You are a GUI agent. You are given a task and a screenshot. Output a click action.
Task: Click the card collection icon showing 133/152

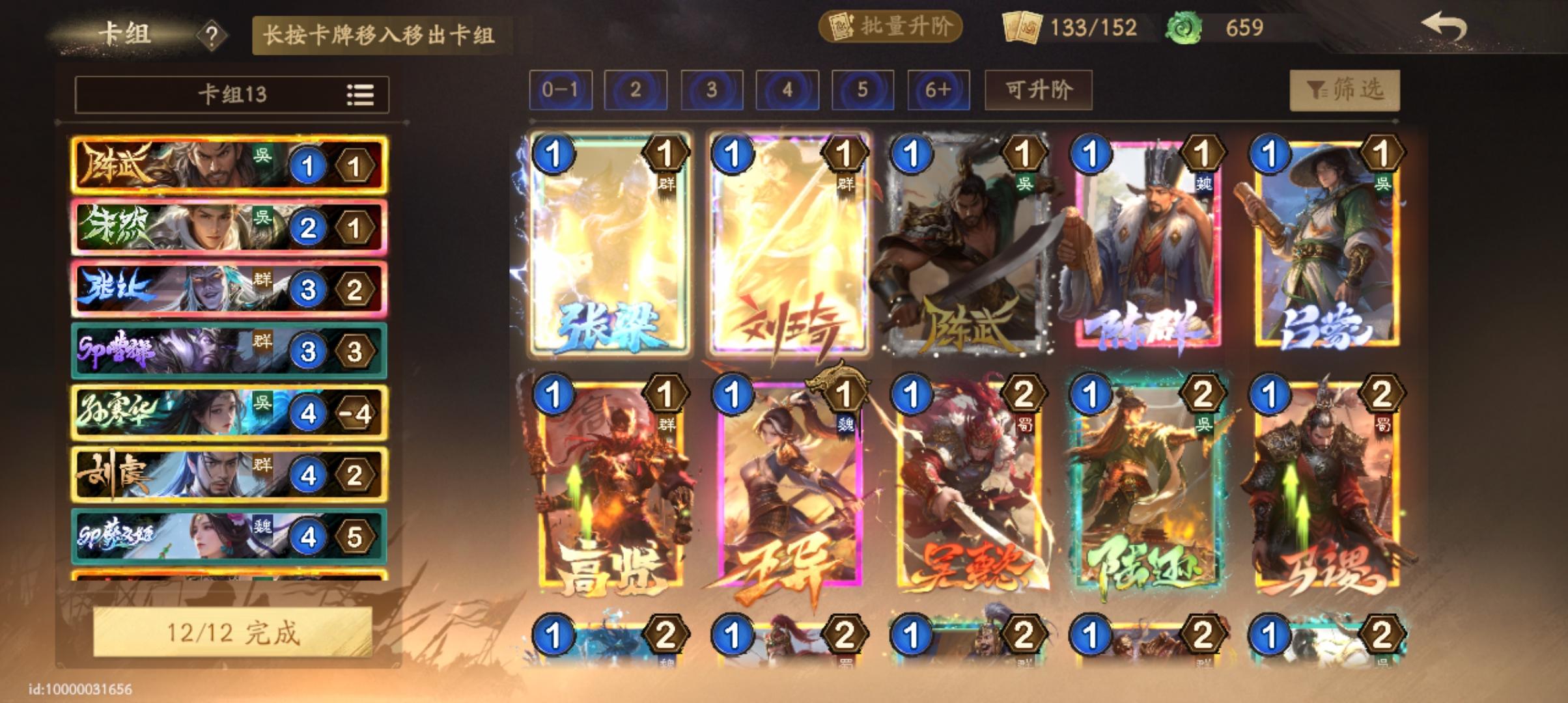[x=1021, y=27]
